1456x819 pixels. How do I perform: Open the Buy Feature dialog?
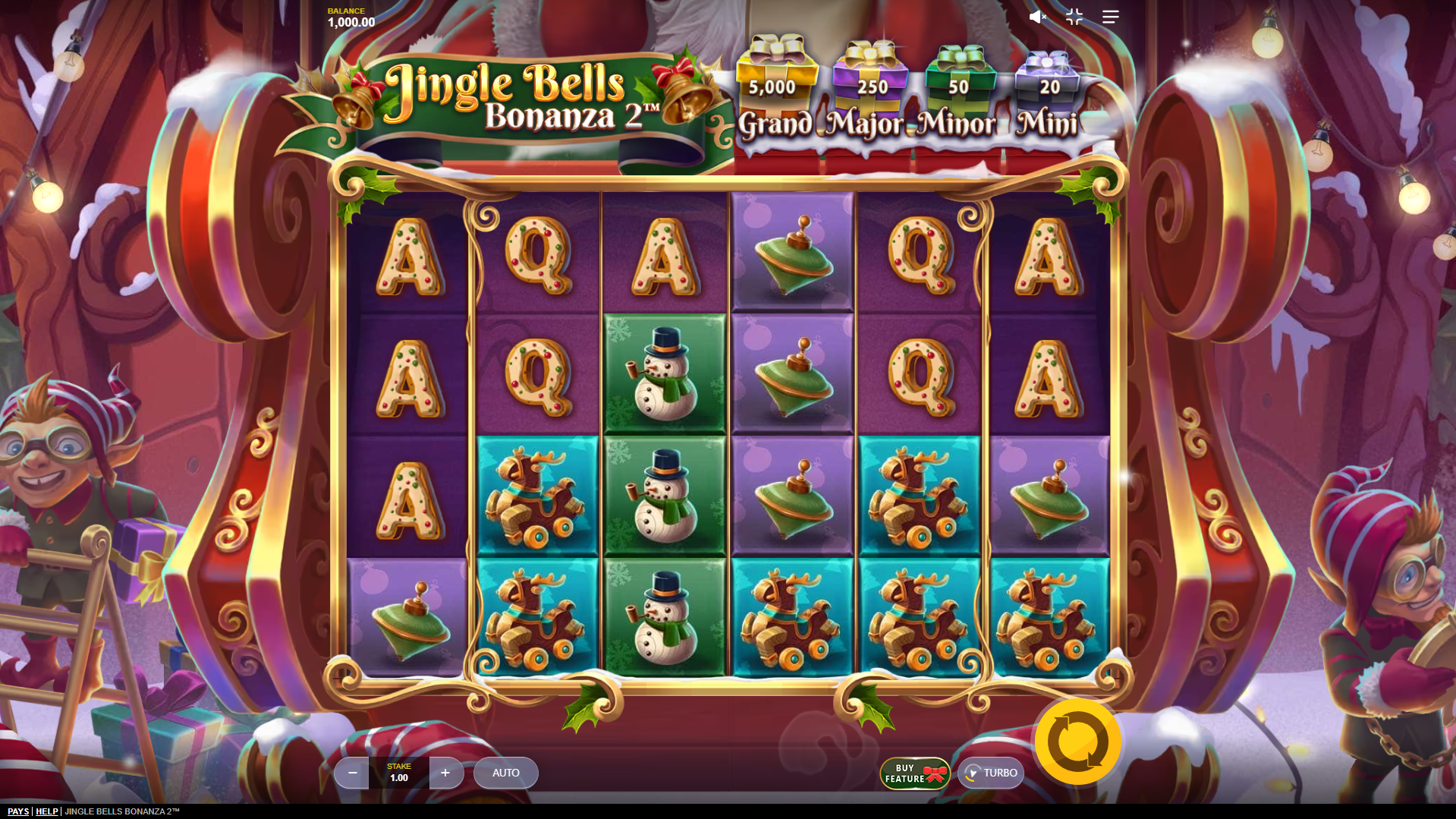[914, 773]
